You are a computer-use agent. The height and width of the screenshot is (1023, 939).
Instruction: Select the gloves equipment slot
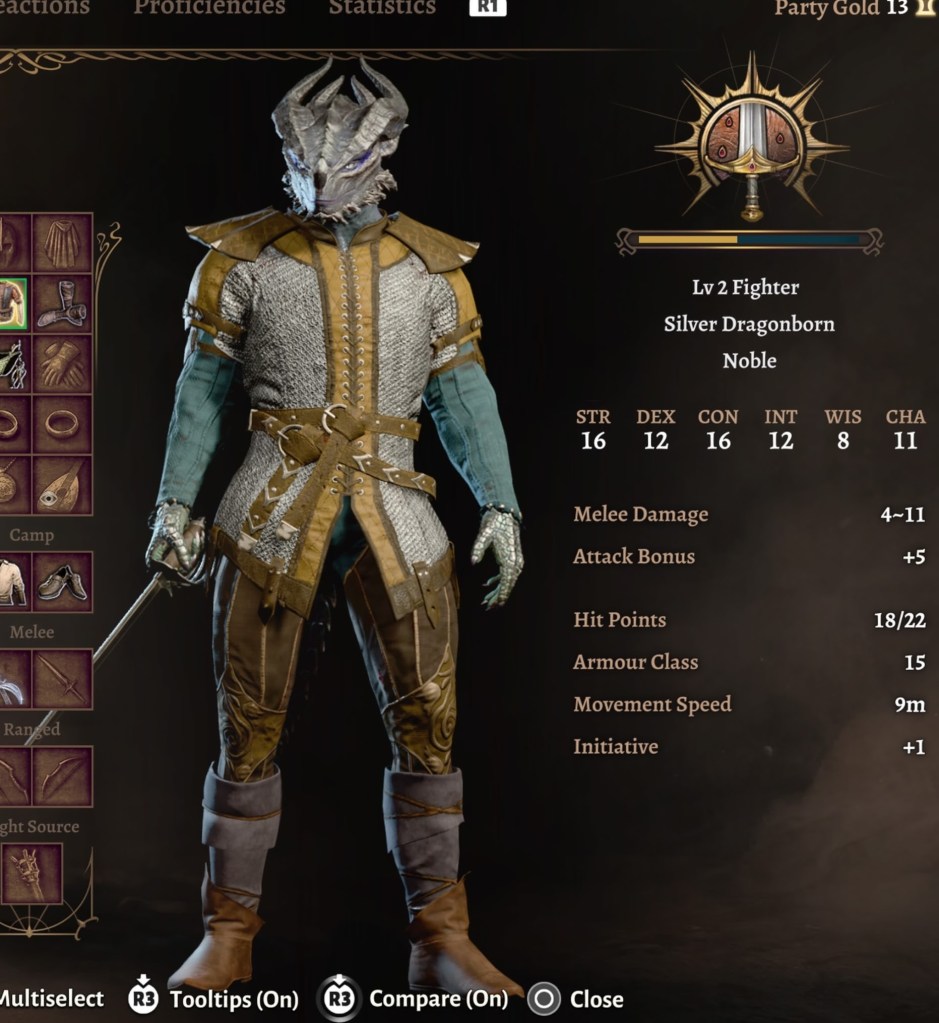tap(63, 365)
